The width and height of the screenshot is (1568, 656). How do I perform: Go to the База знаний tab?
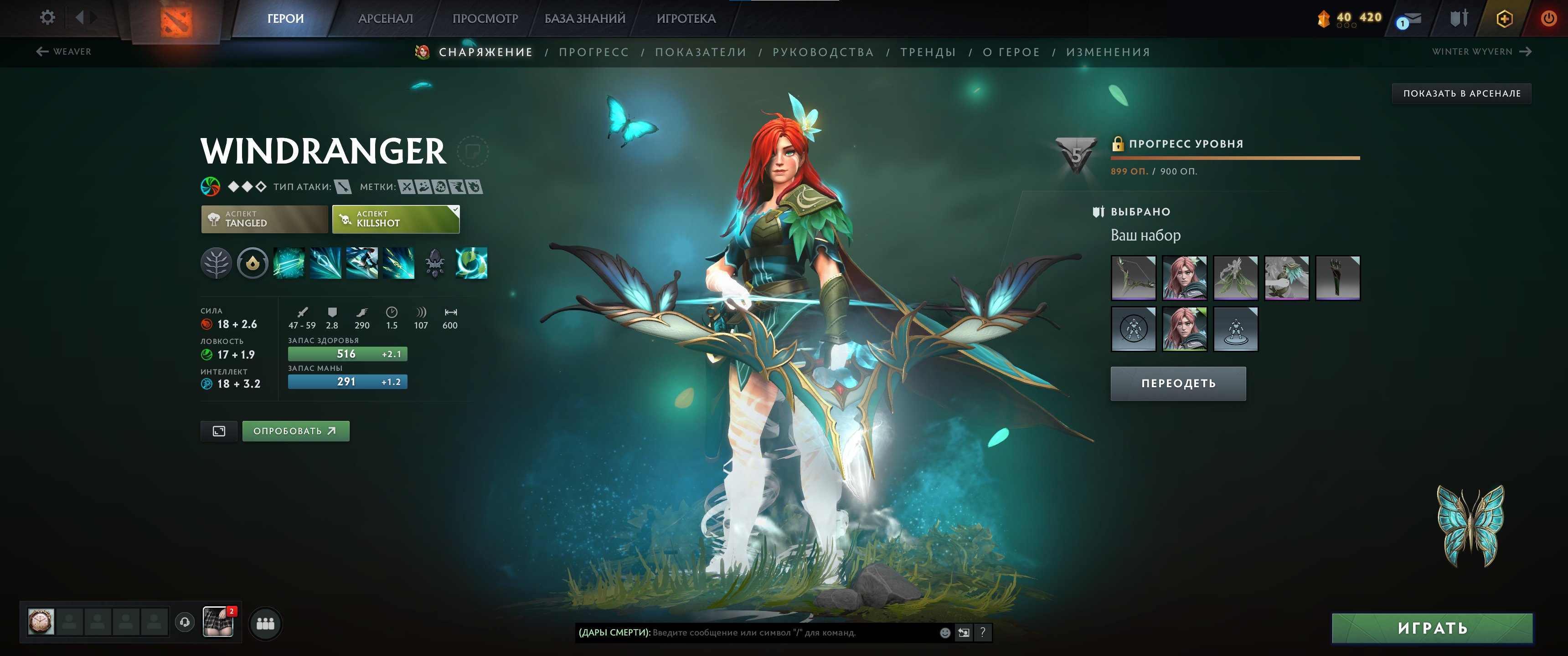coord(584,19)
